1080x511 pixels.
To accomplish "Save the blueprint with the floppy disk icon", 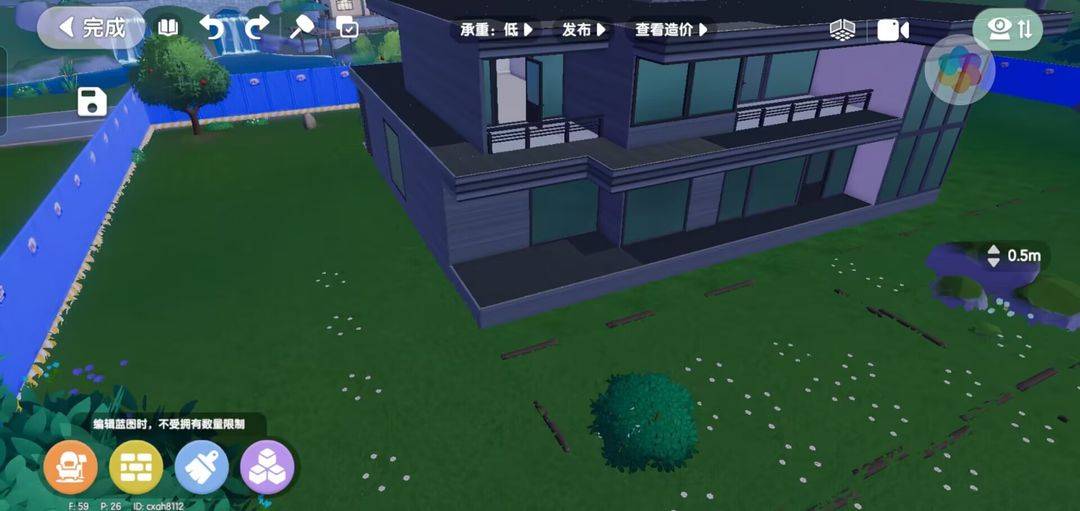I will click(x=92, y=101).
